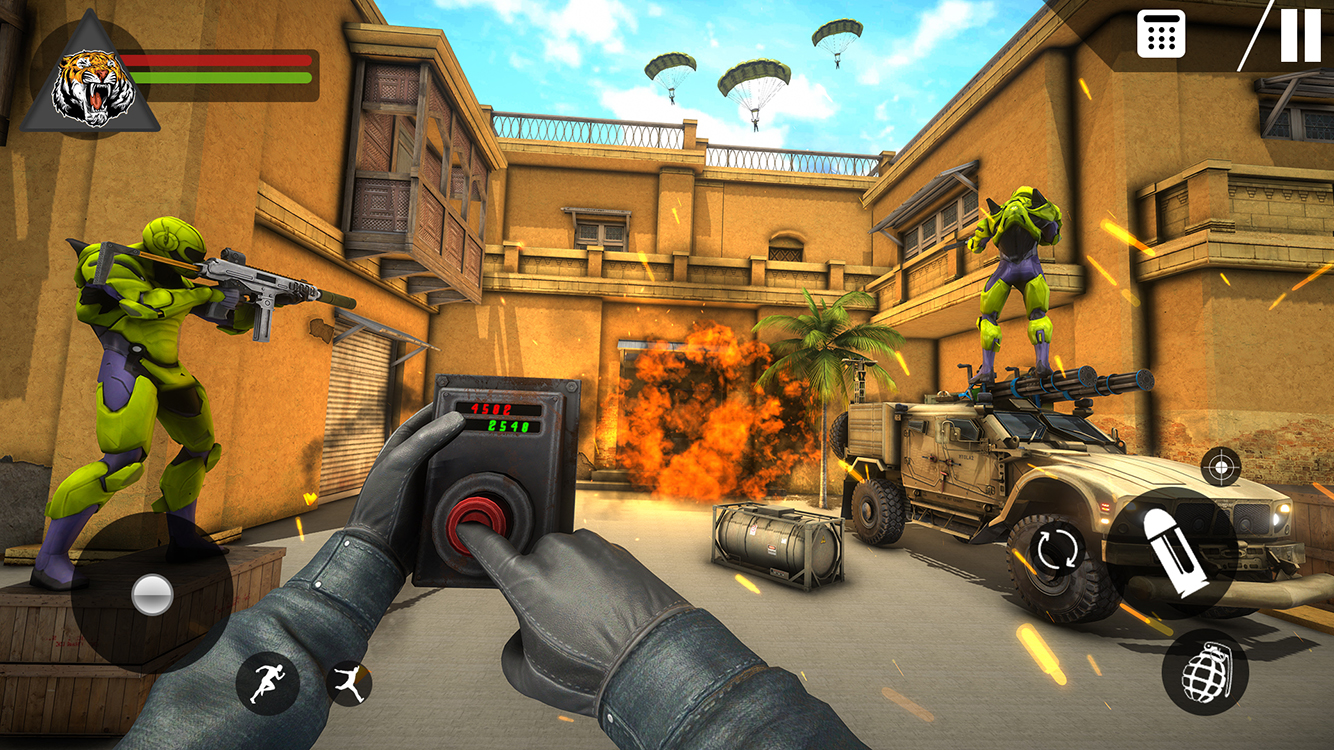
Task: Tap the detonator's digital counter display
Action: coord(502,418)
